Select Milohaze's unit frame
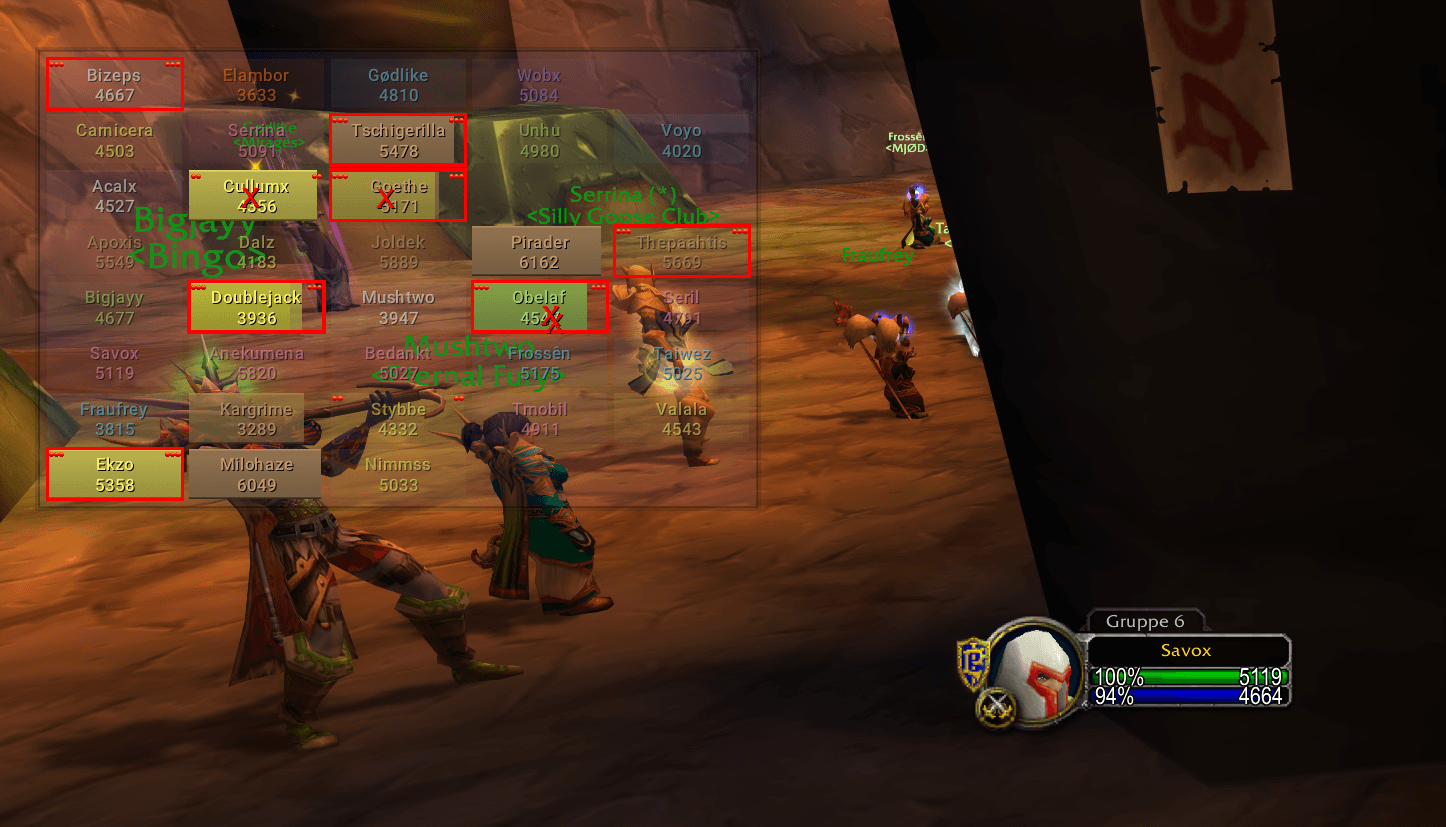Viewport: 1446px width, 827px height. [256, 473]
